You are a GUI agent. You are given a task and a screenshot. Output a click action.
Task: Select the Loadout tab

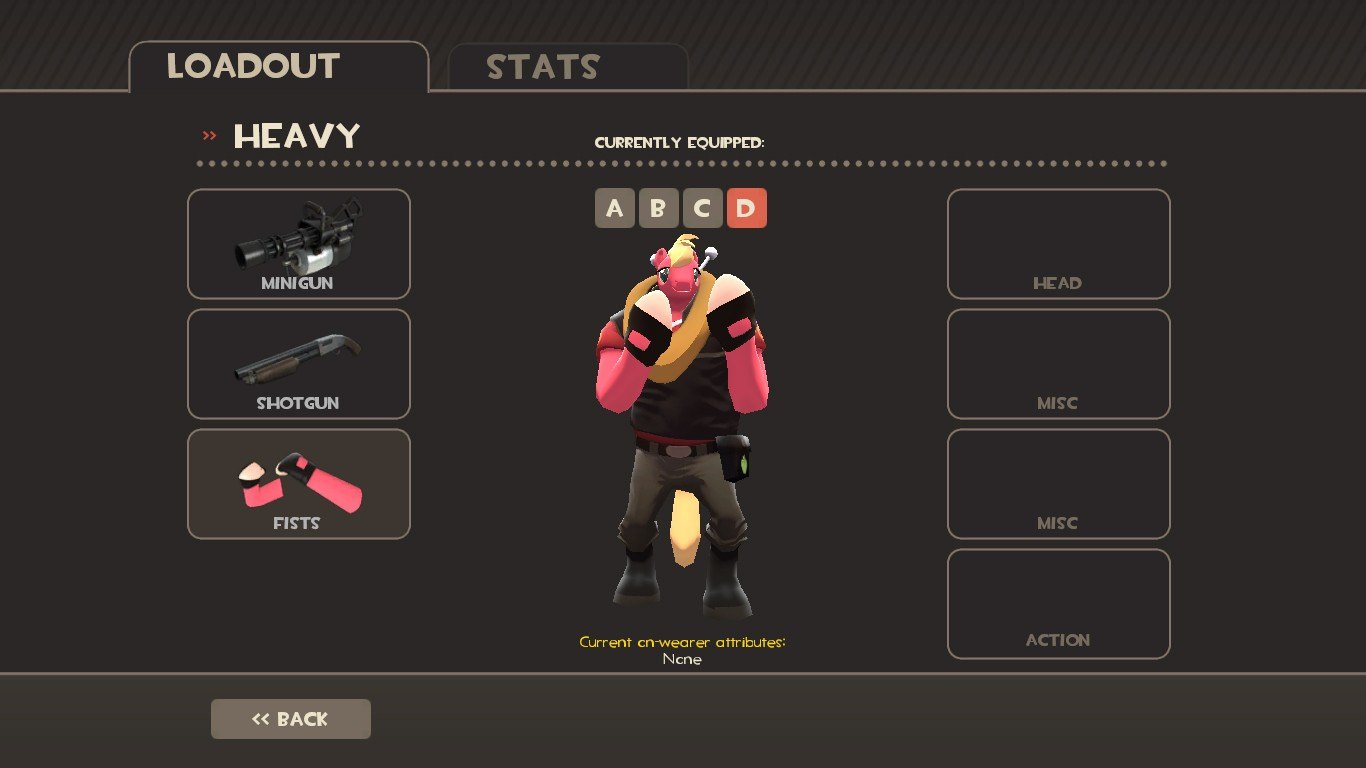[278, 67]
